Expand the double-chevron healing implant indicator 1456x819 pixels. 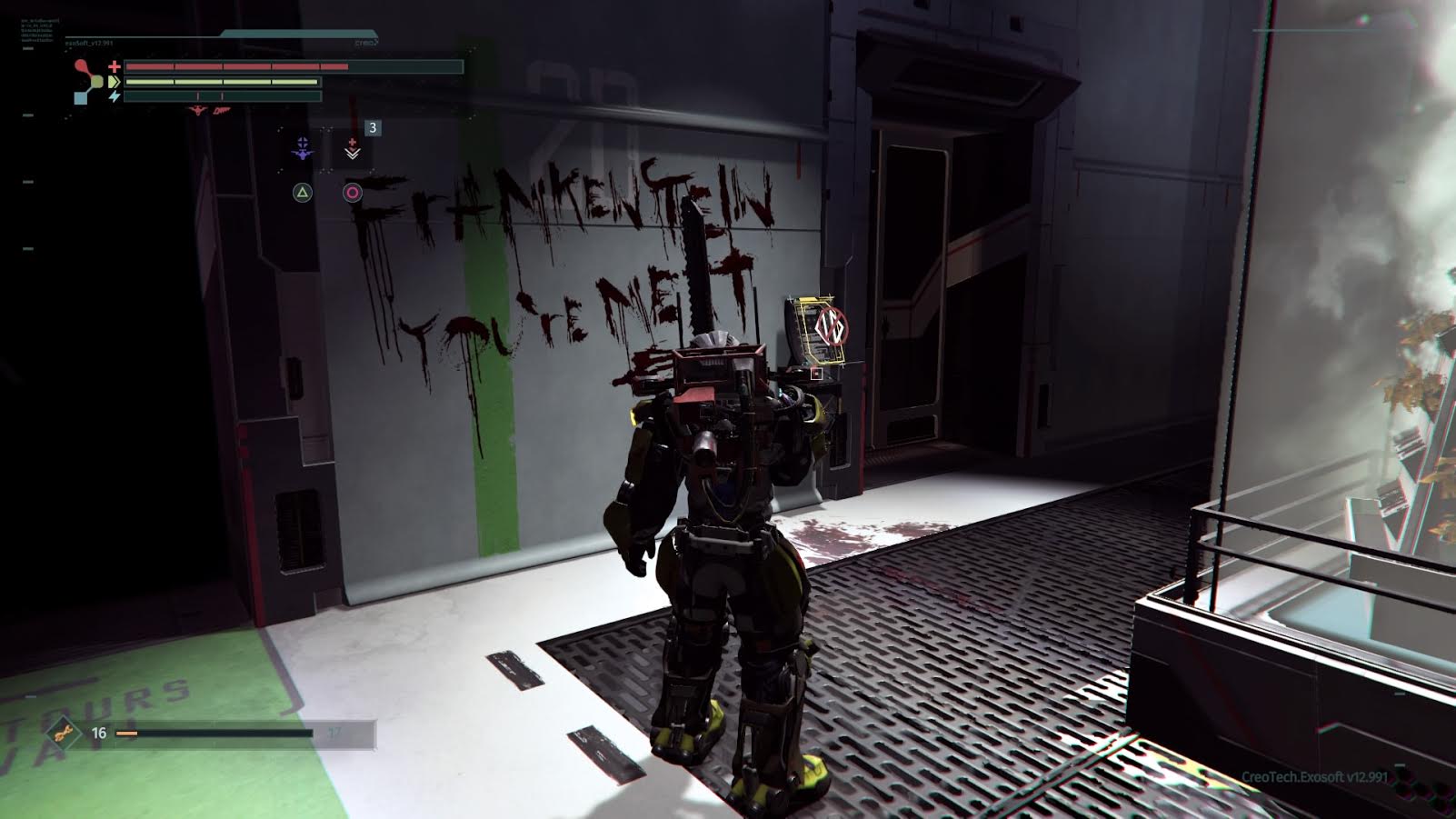pyautogui.click(x=353, y=154)
